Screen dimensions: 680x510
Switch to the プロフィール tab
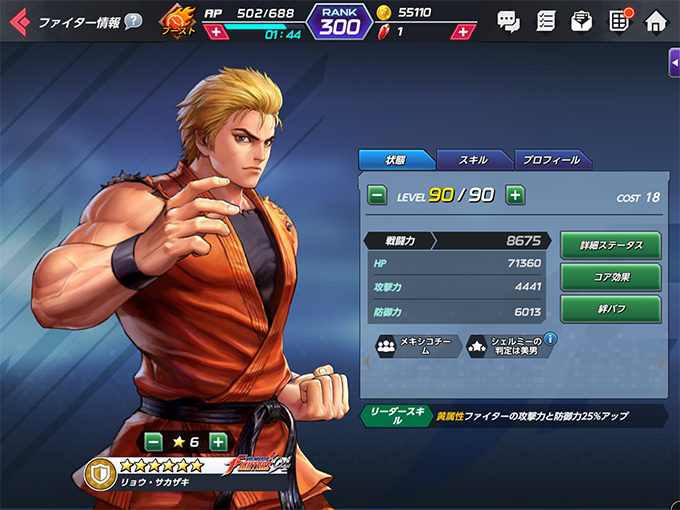[552, 159]
